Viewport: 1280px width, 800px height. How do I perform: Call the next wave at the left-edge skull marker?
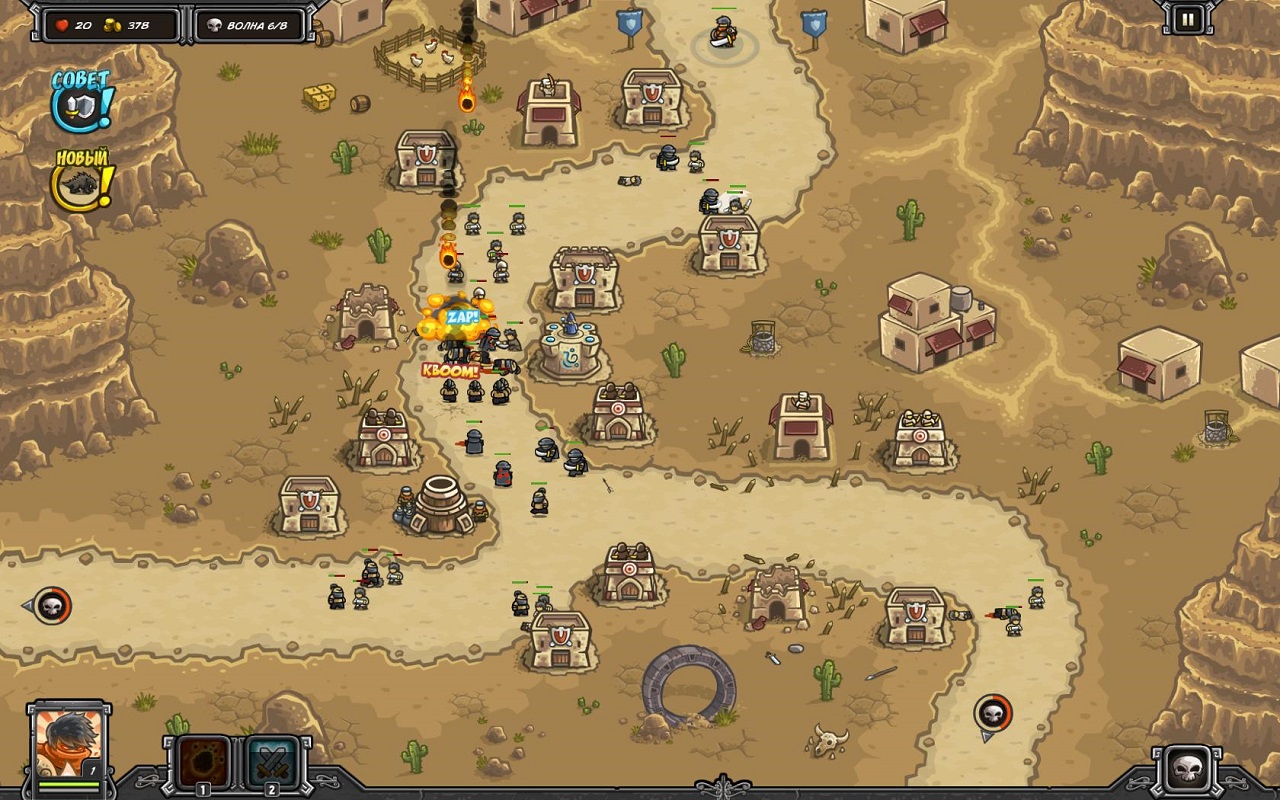(x=52, y=605)
